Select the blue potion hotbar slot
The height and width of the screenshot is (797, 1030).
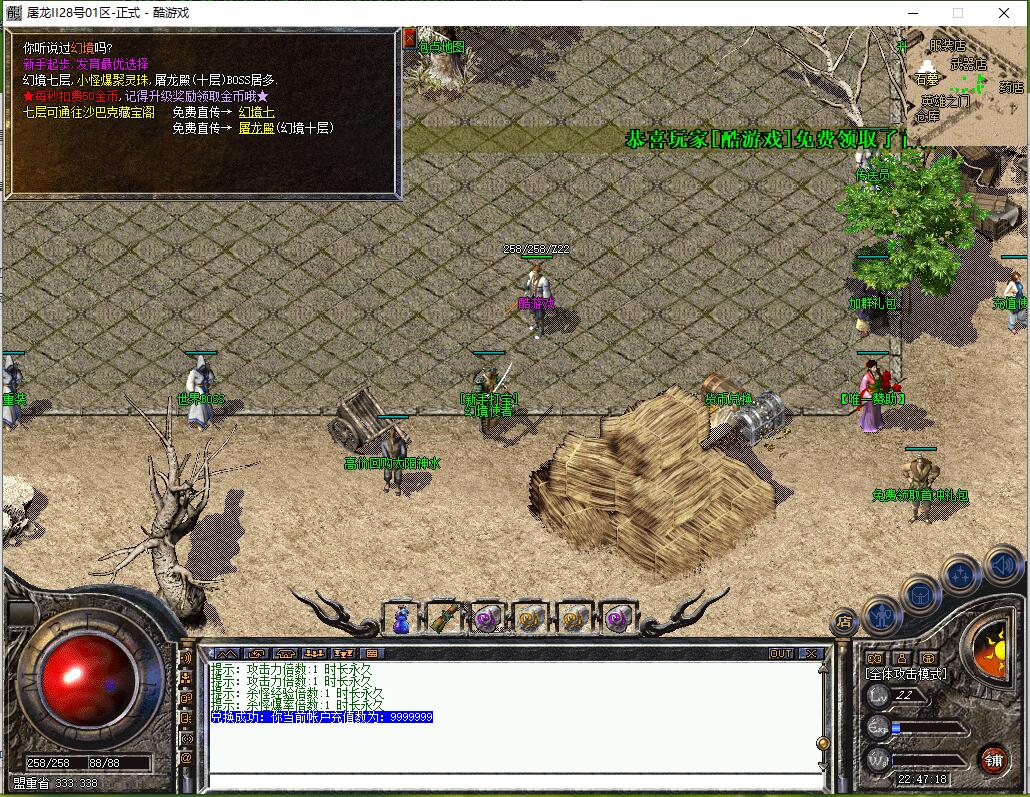401,619
